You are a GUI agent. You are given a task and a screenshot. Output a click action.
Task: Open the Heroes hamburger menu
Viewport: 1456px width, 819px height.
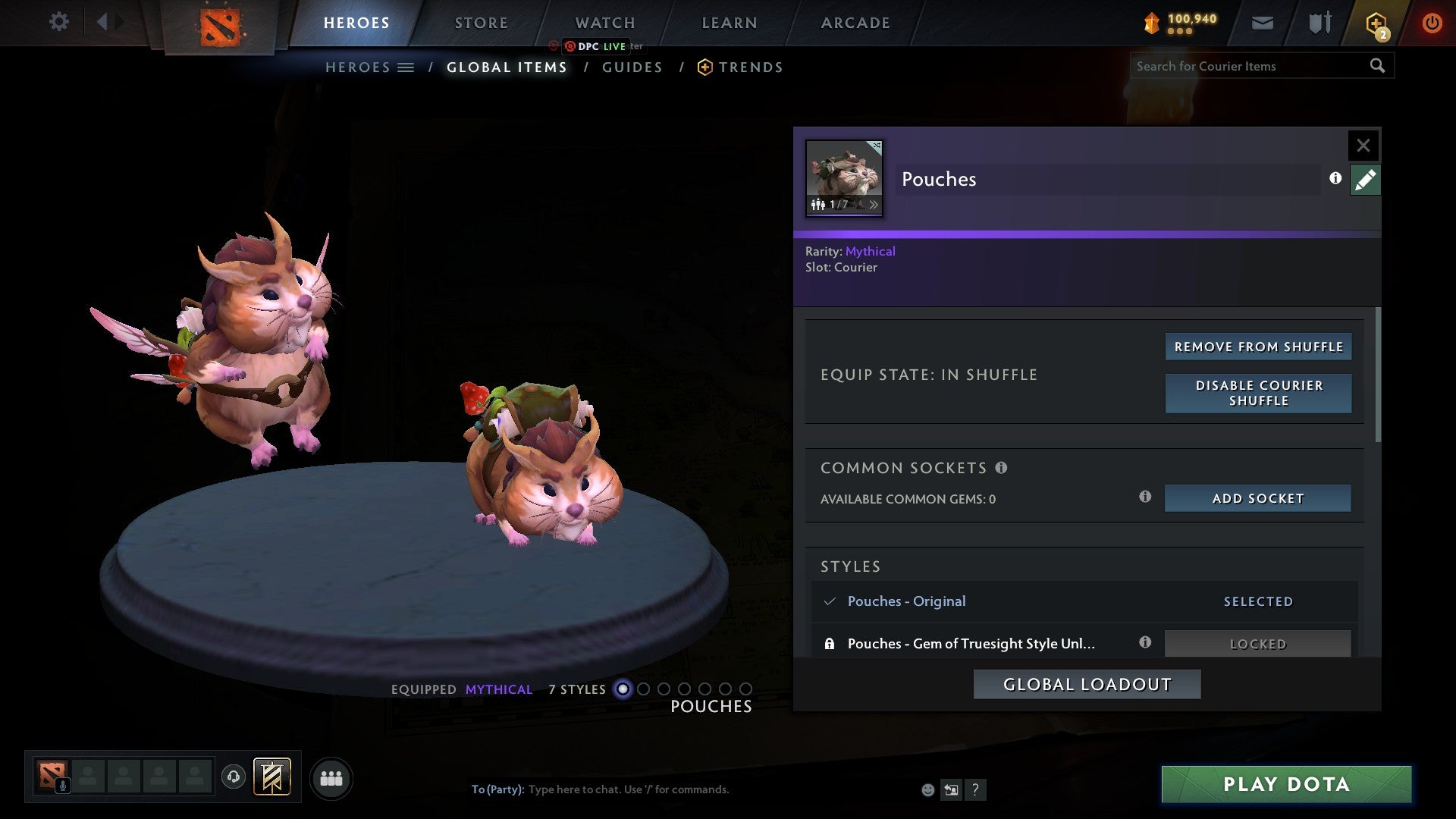click(x=407, y=67)
